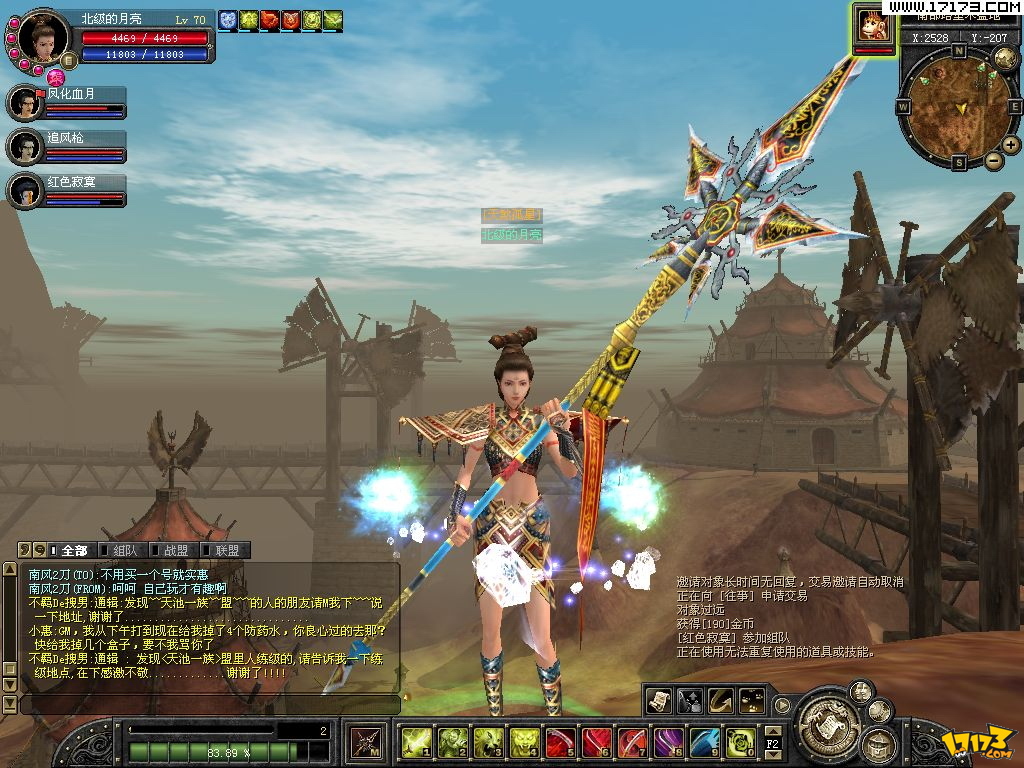Open the scroll icon above the hotbar
This screenshot has width=1024, height=768.
coord(657,700)
